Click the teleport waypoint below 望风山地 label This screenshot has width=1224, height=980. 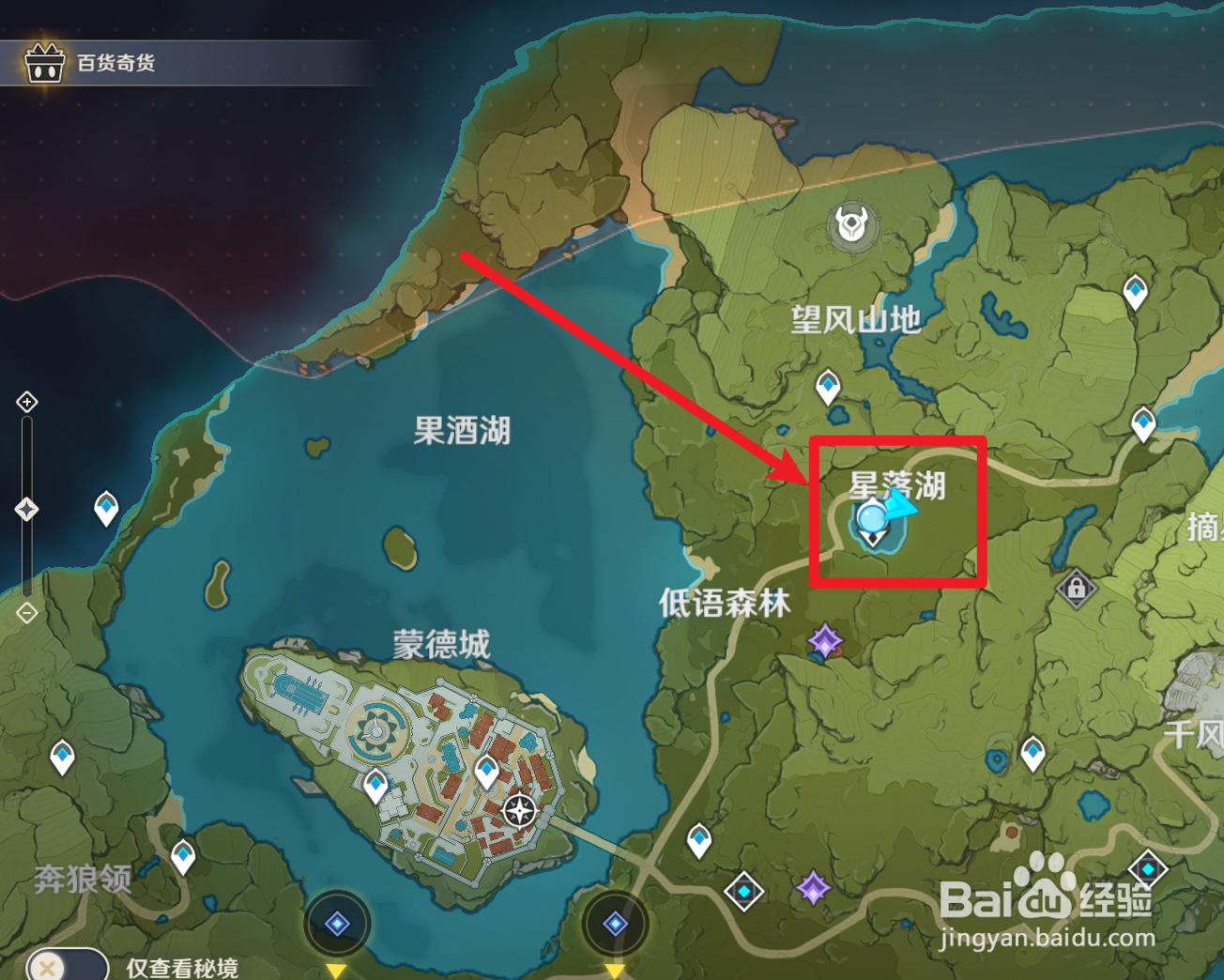point(828,386)
